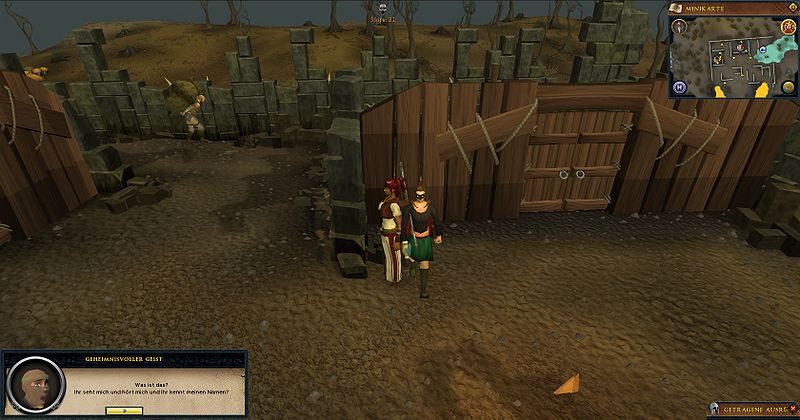Click the compass icon on the minimap
The height and width of the screenshot is (420, 800).
pos(681,26)
